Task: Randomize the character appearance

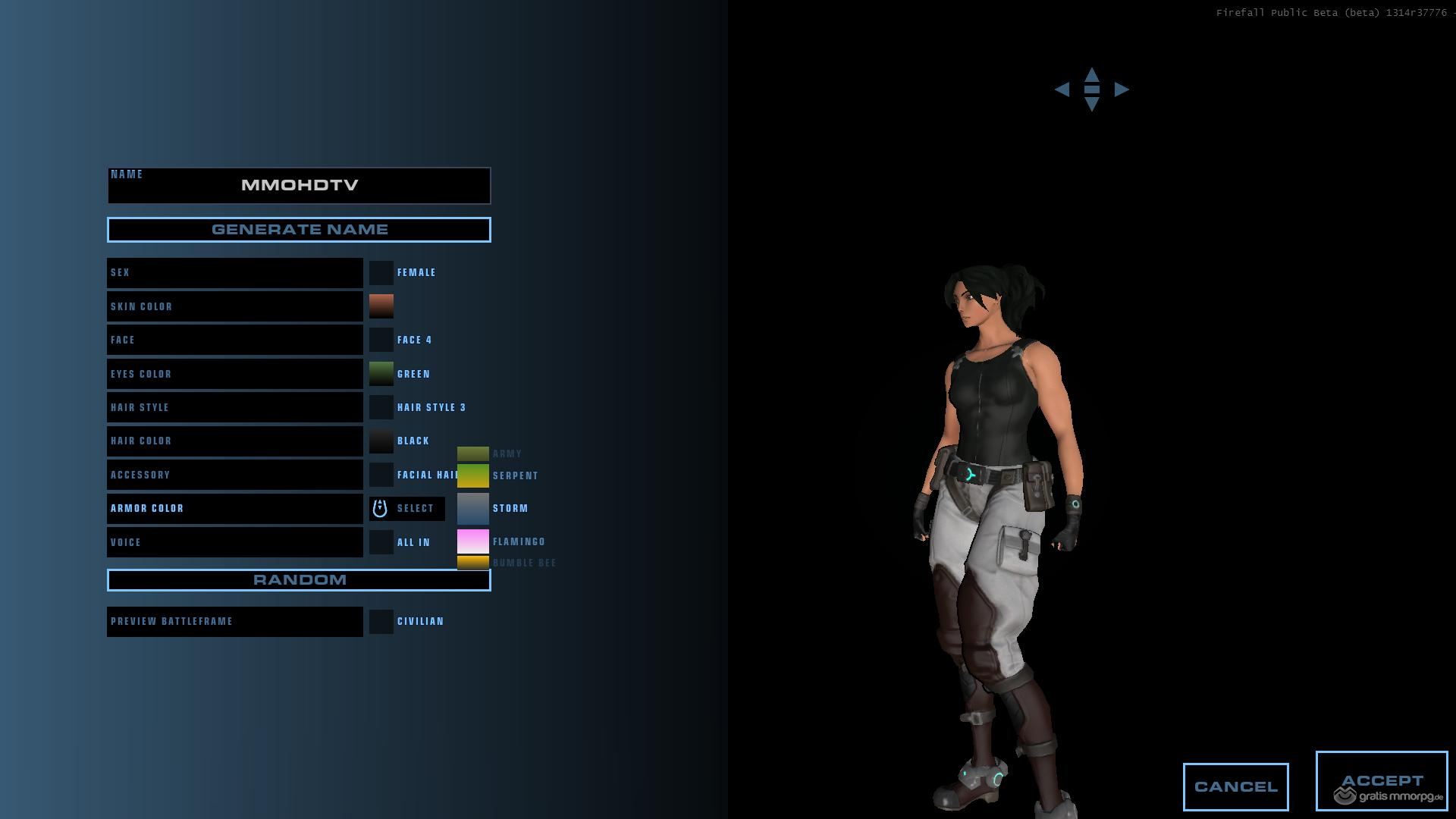Action: 299,580
